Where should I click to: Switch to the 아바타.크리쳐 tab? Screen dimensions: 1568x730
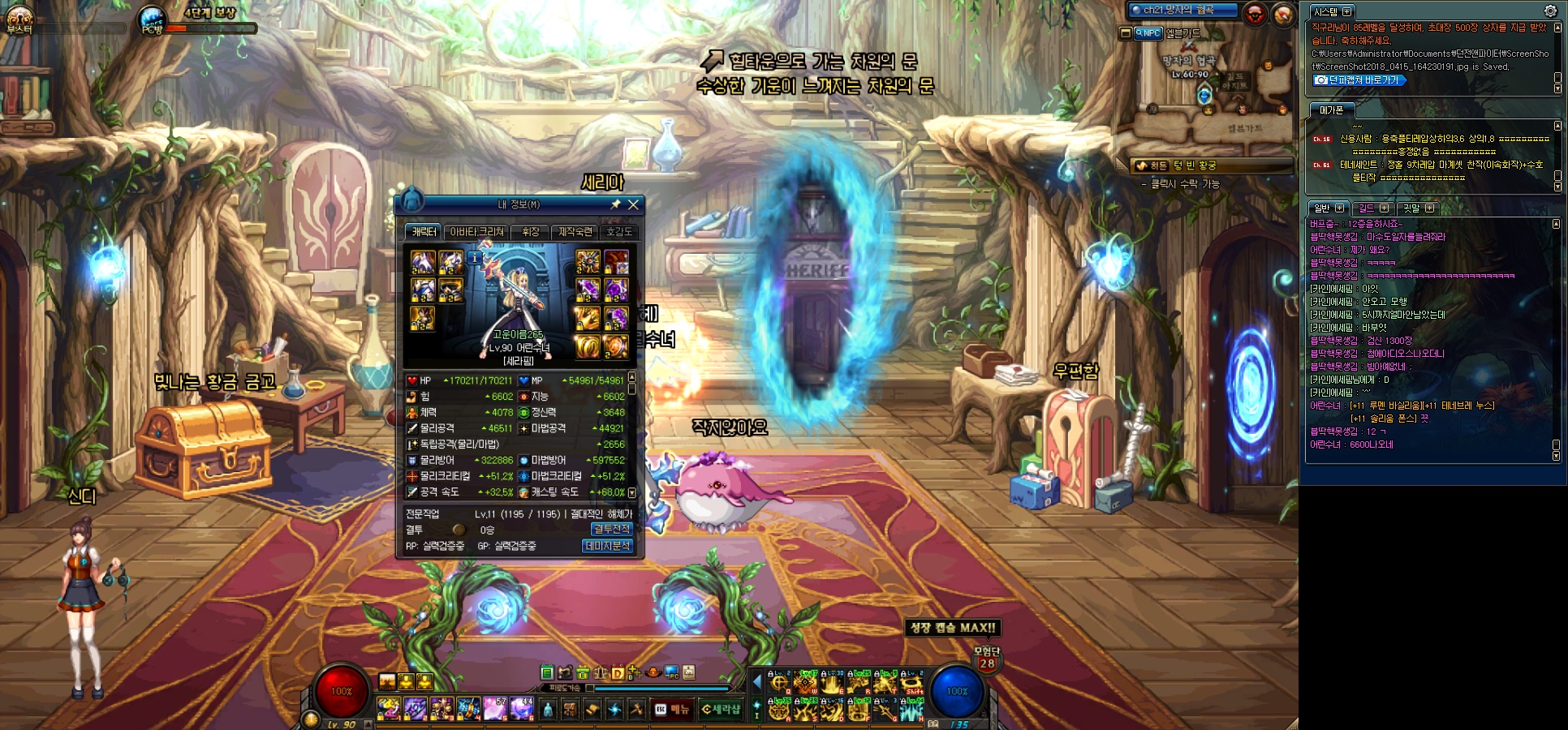point(477,232)
